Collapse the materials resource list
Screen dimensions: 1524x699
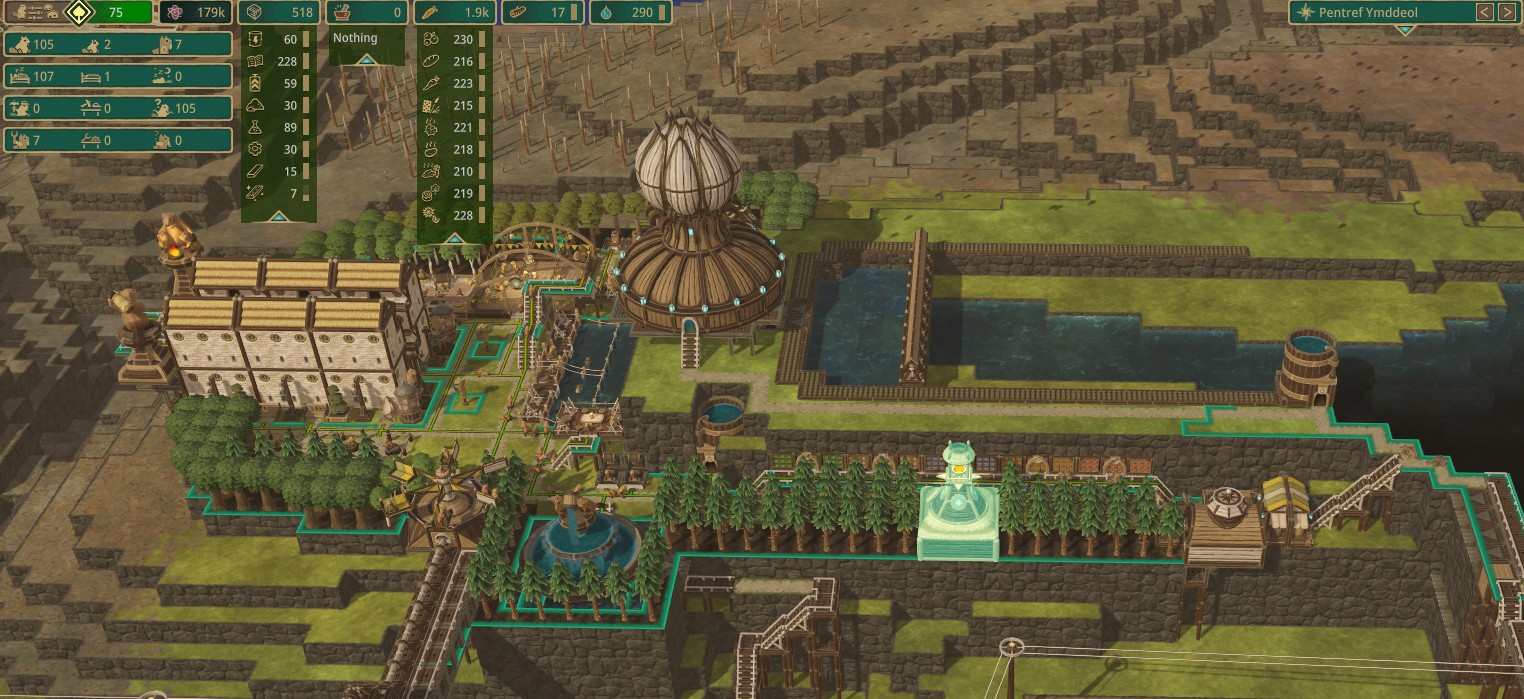point(279,214)
